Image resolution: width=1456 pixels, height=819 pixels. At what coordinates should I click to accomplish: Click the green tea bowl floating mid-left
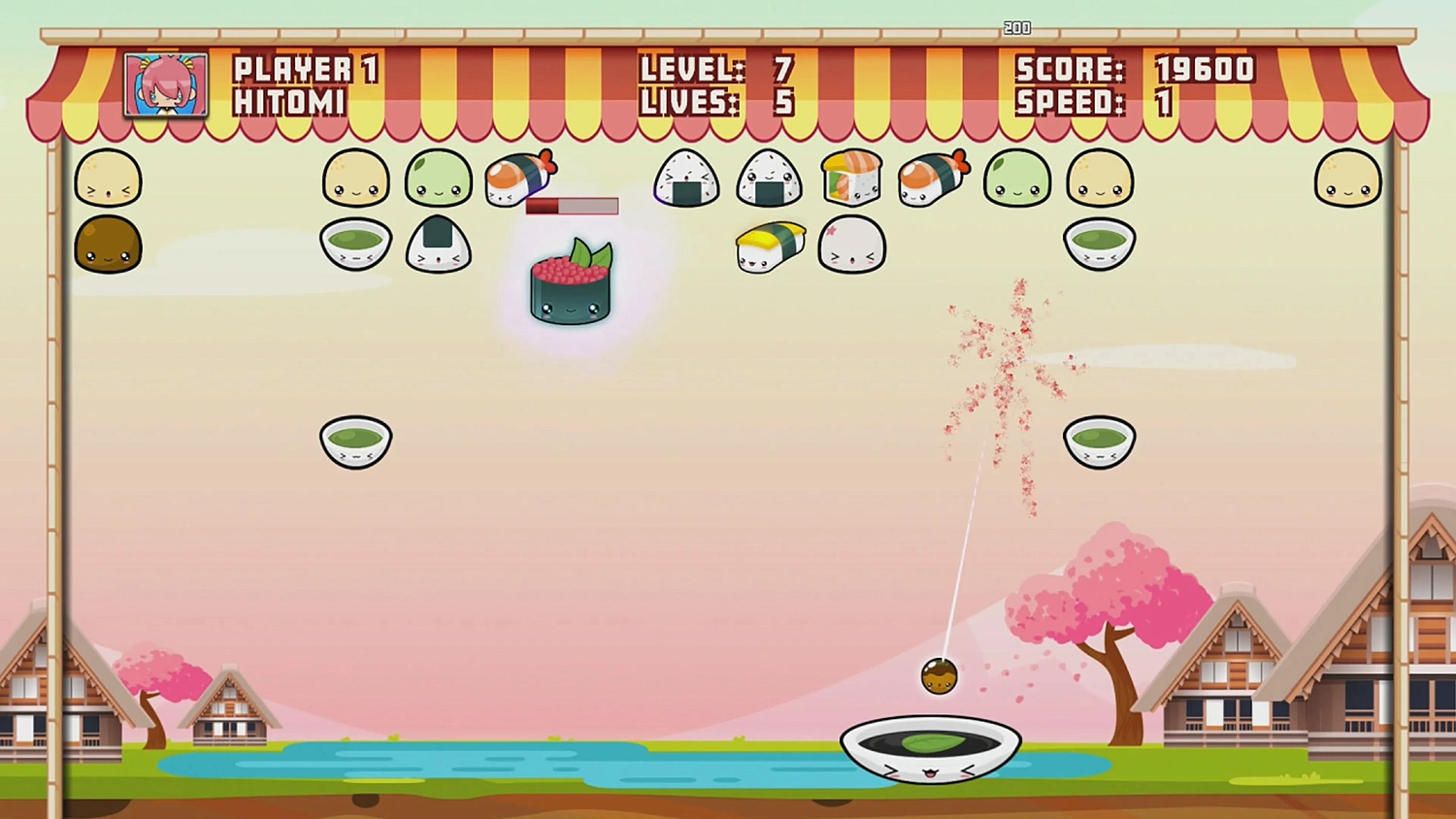click(355, 442)
